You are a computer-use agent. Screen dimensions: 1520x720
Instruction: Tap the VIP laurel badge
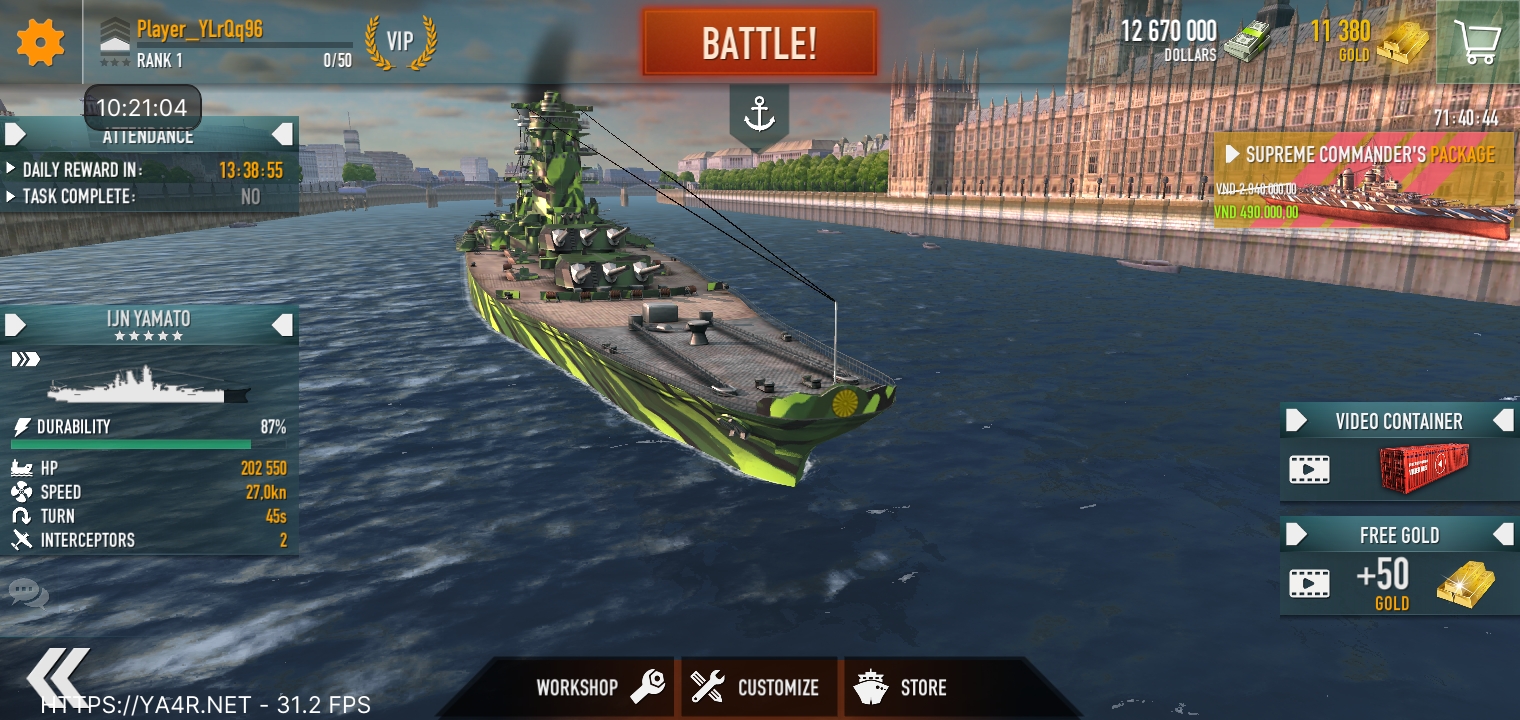click(400, 42)
